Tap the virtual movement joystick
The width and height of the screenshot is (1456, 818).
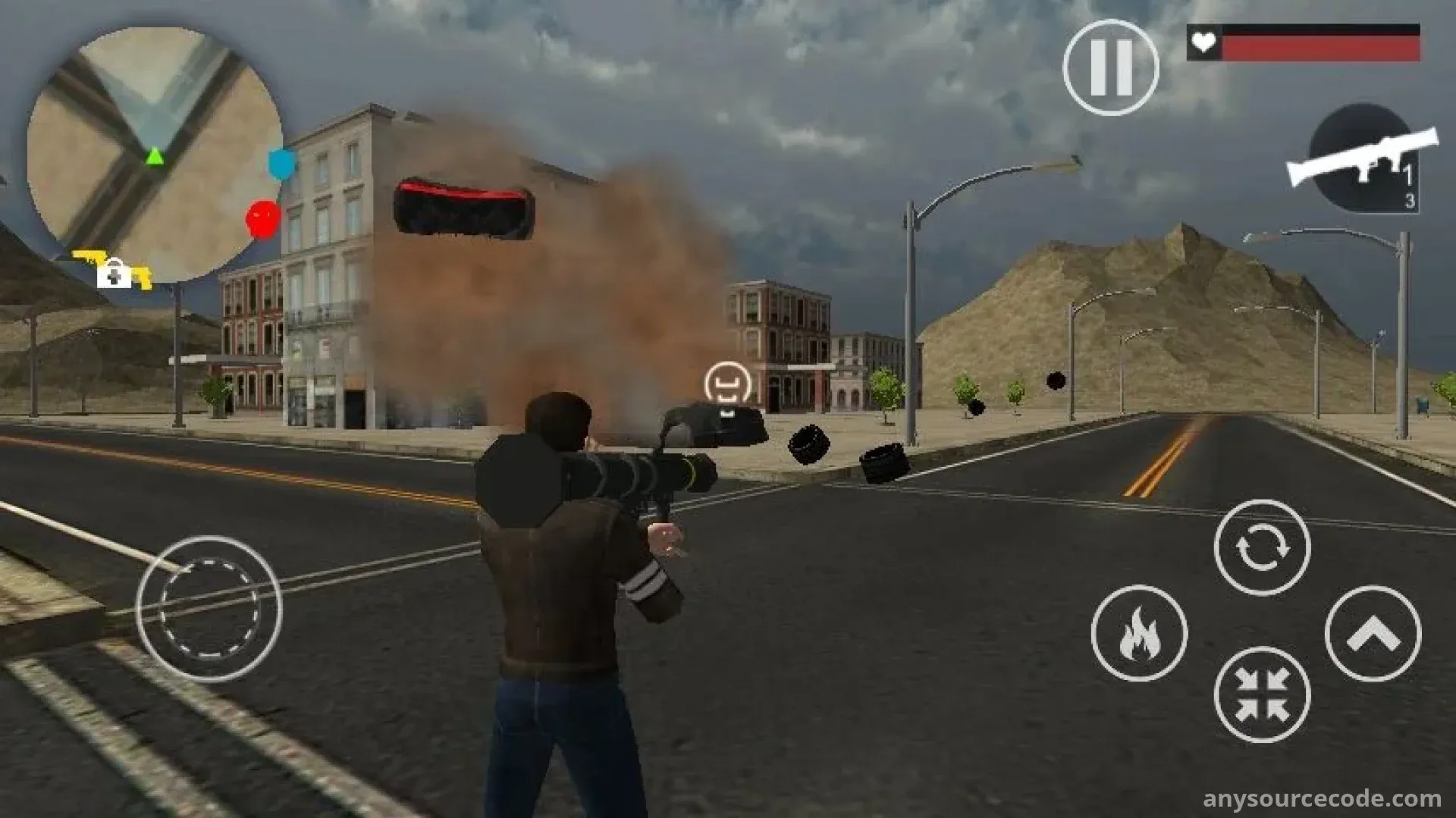pyautogui.click(x=209, y=608)
